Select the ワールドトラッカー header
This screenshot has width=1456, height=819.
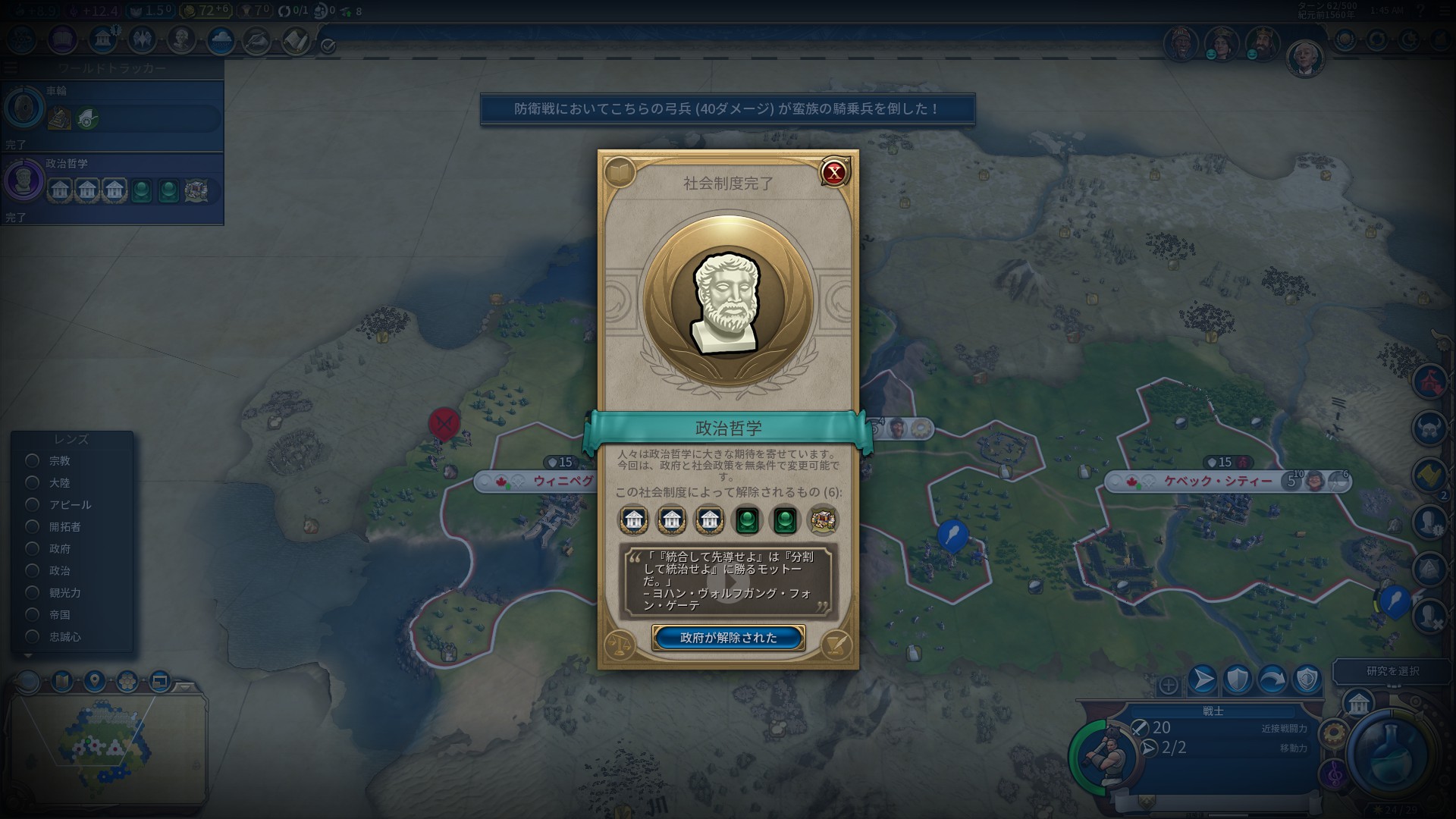pyautogui.click(x=114, y=68)
